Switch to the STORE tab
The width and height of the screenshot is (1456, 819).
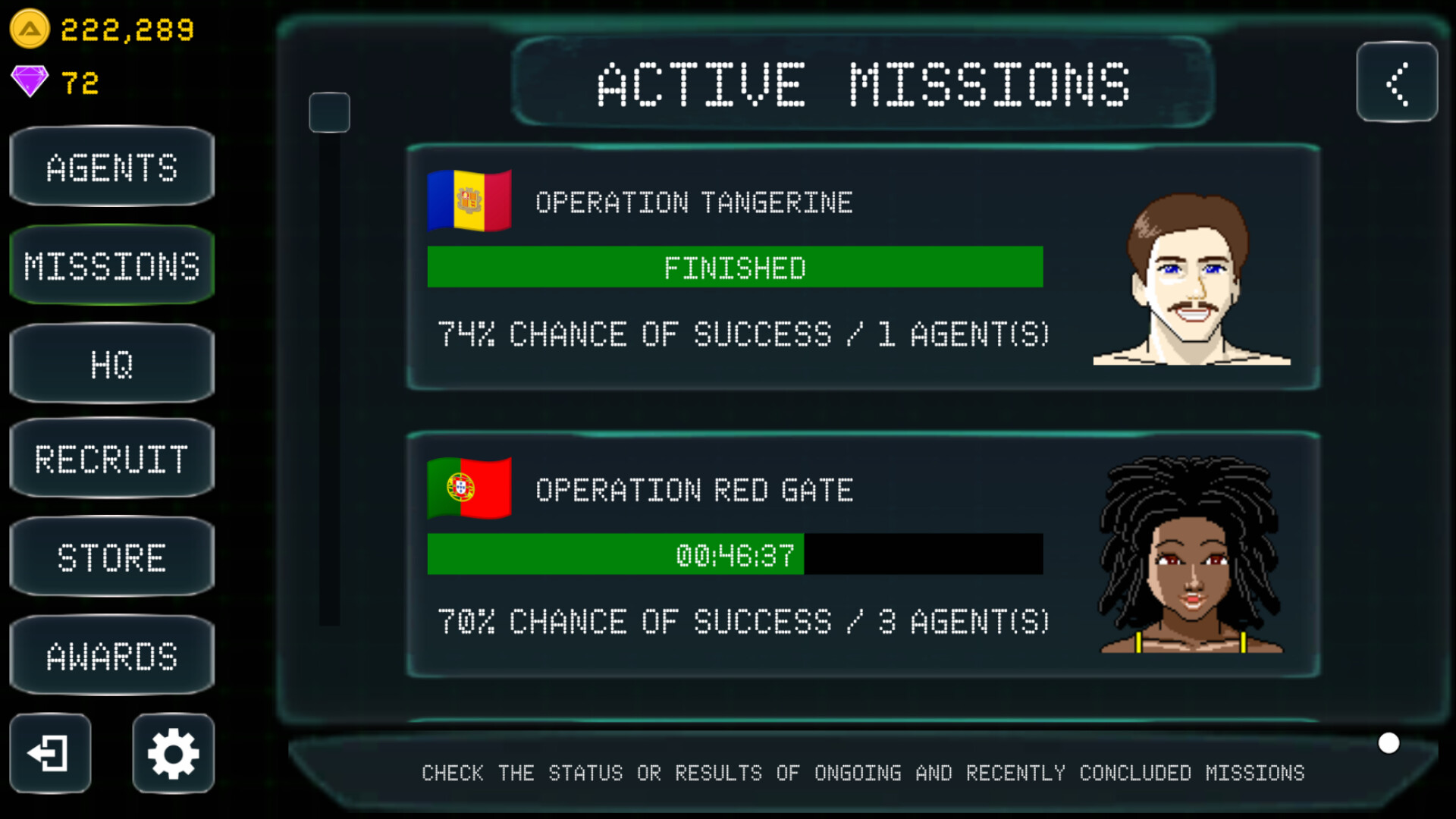pyautogui.click(x=111, y=557)
